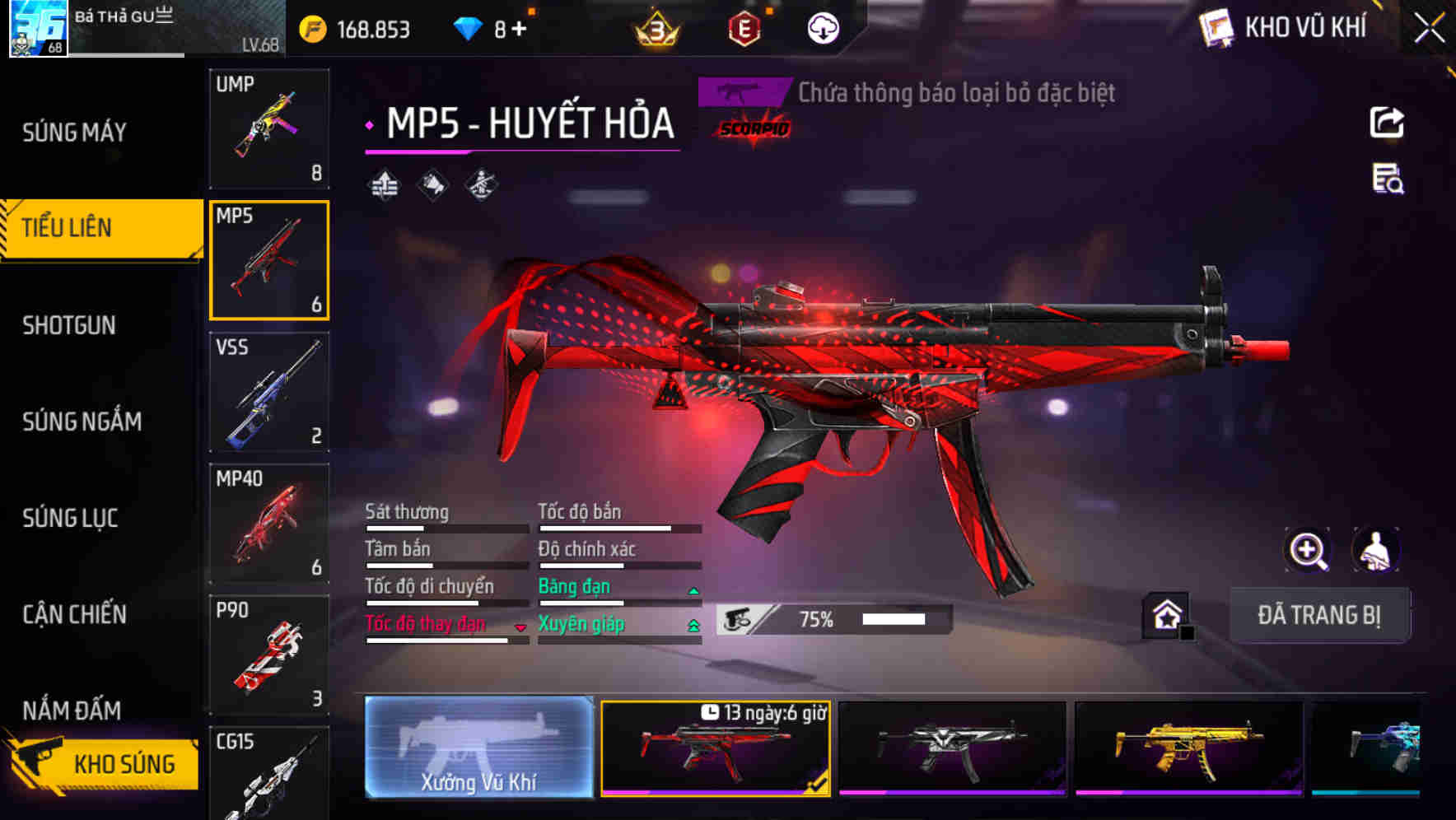Click the crossed-weapon attribute icon
Screen dimensions: 1456x820
(481, 184)
